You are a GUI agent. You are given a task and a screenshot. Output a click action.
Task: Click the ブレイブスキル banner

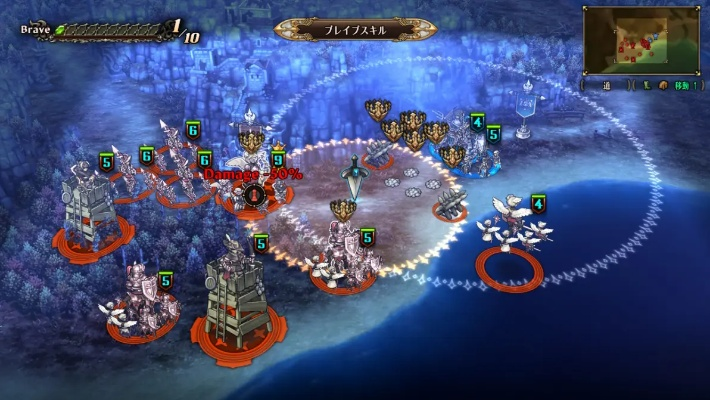tap(355, 29)
